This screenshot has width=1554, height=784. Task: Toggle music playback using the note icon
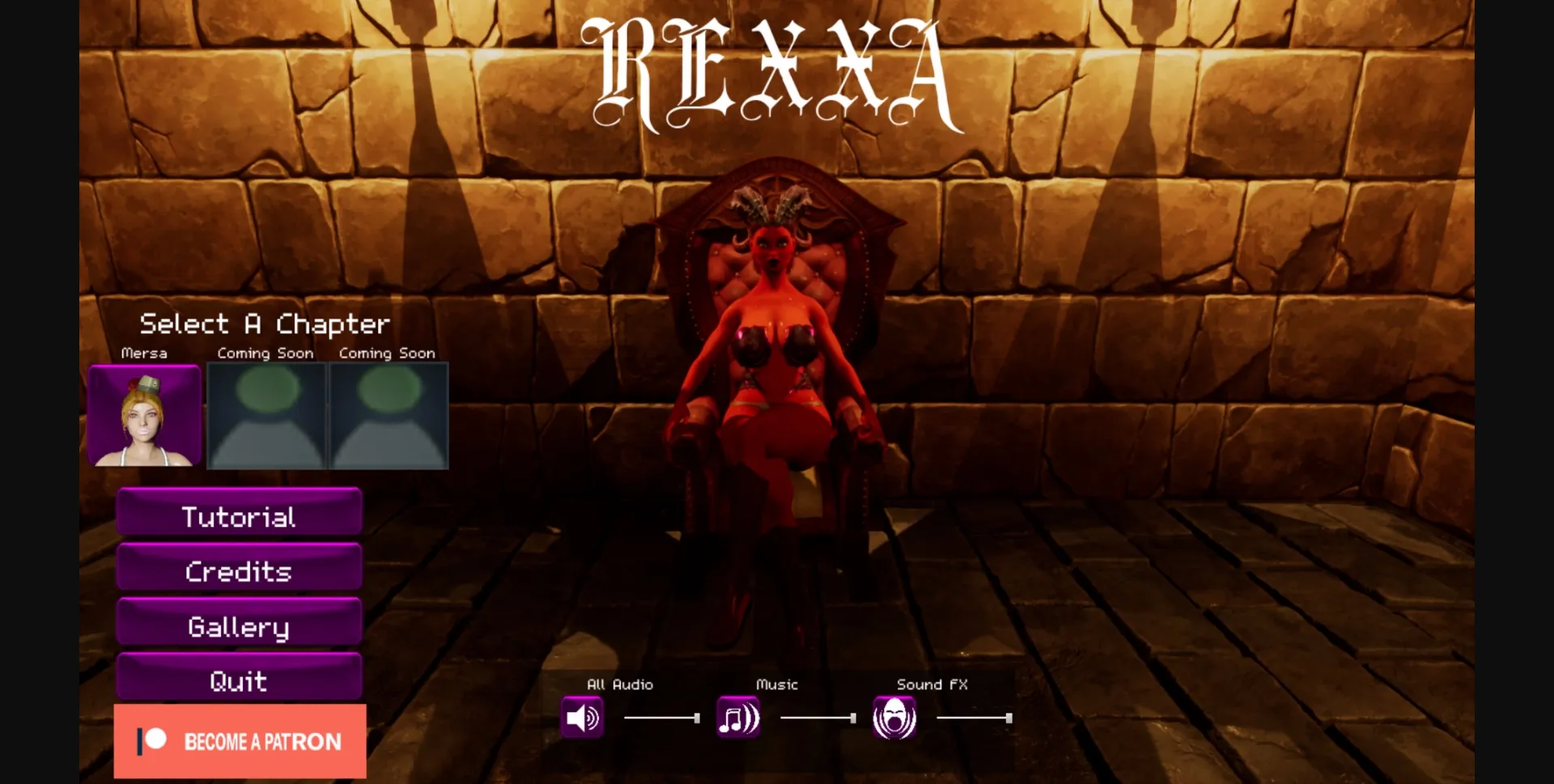[737, 717]
